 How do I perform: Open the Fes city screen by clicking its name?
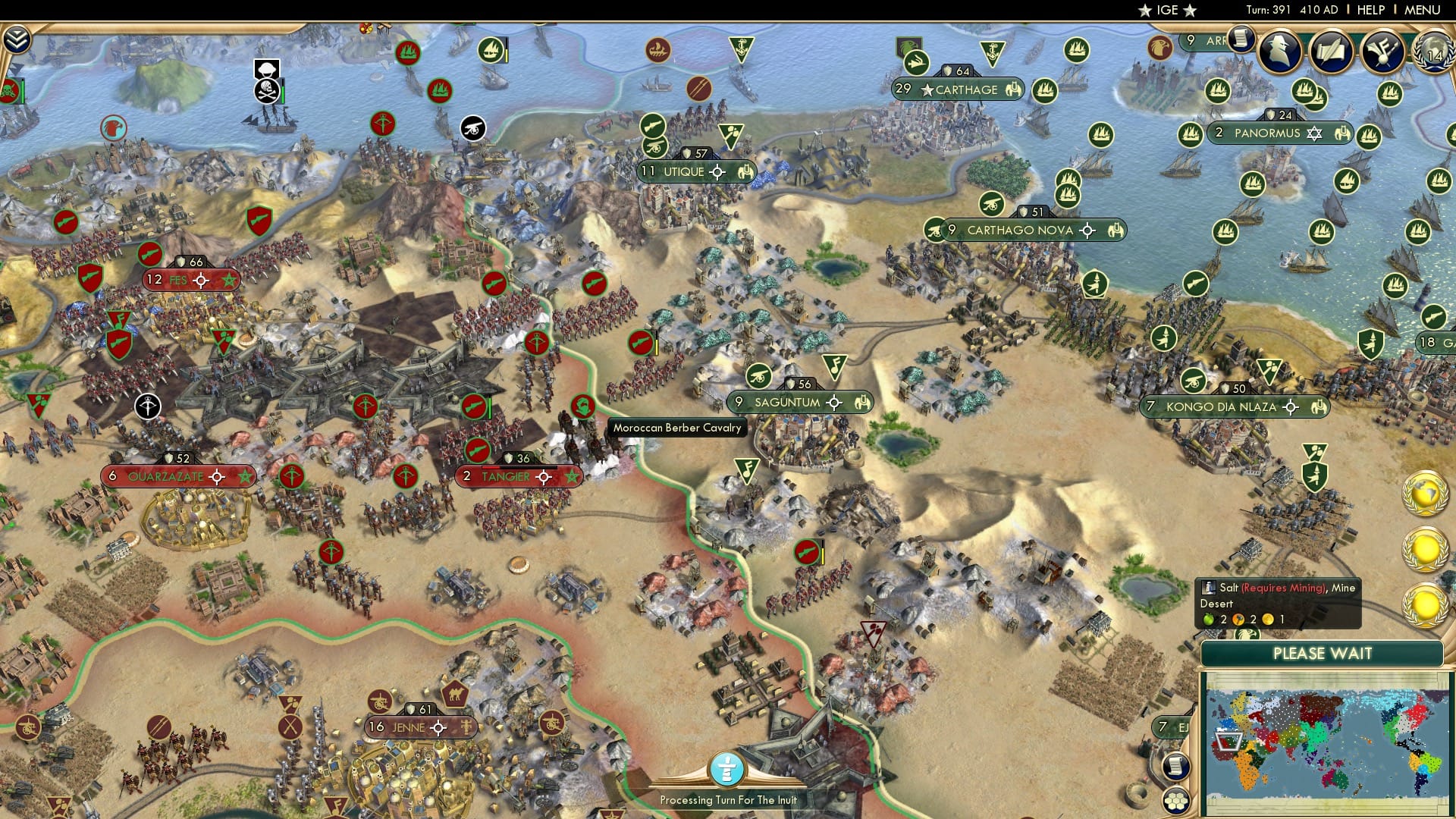tap(177, 280)
